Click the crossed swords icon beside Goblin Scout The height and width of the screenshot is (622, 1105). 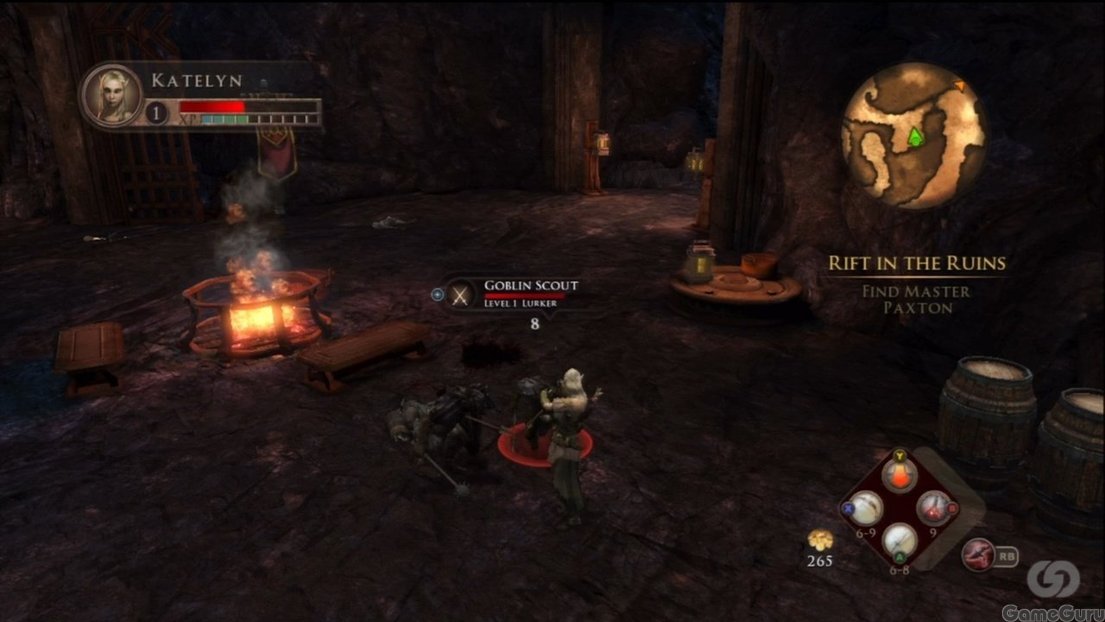(460, 294)
